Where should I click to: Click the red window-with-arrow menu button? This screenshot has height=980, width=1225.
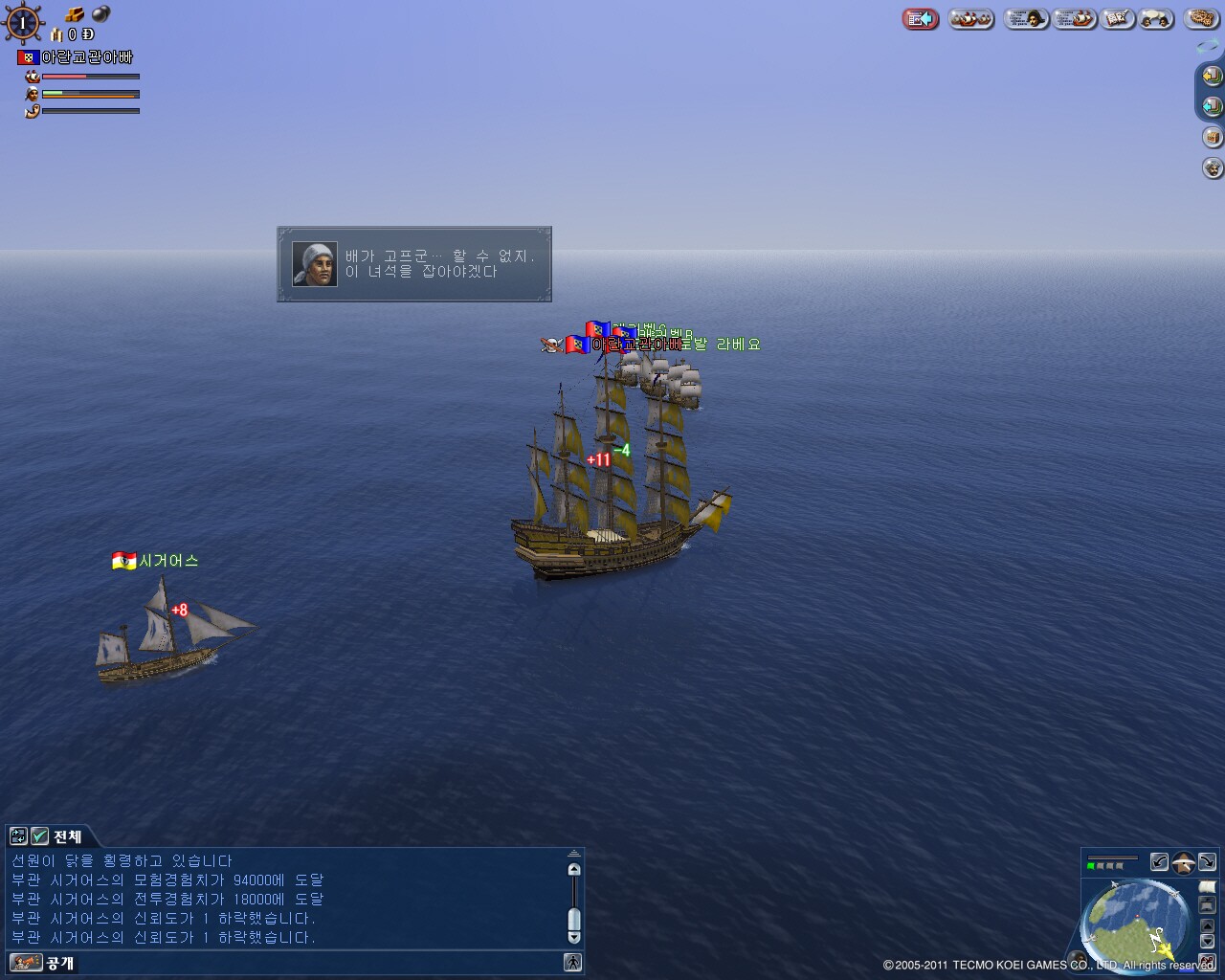pos(921,19)
